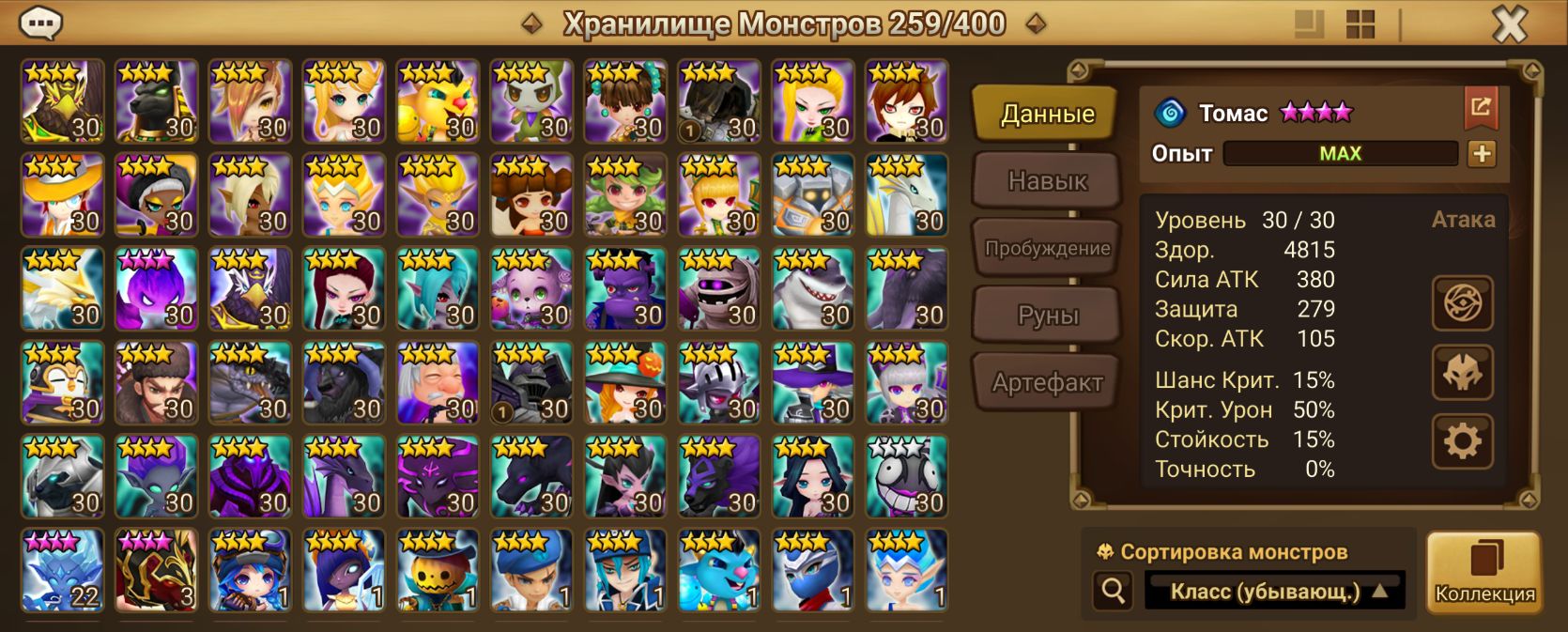Switch to the Пробуждение tab

tap(1046, 249)
